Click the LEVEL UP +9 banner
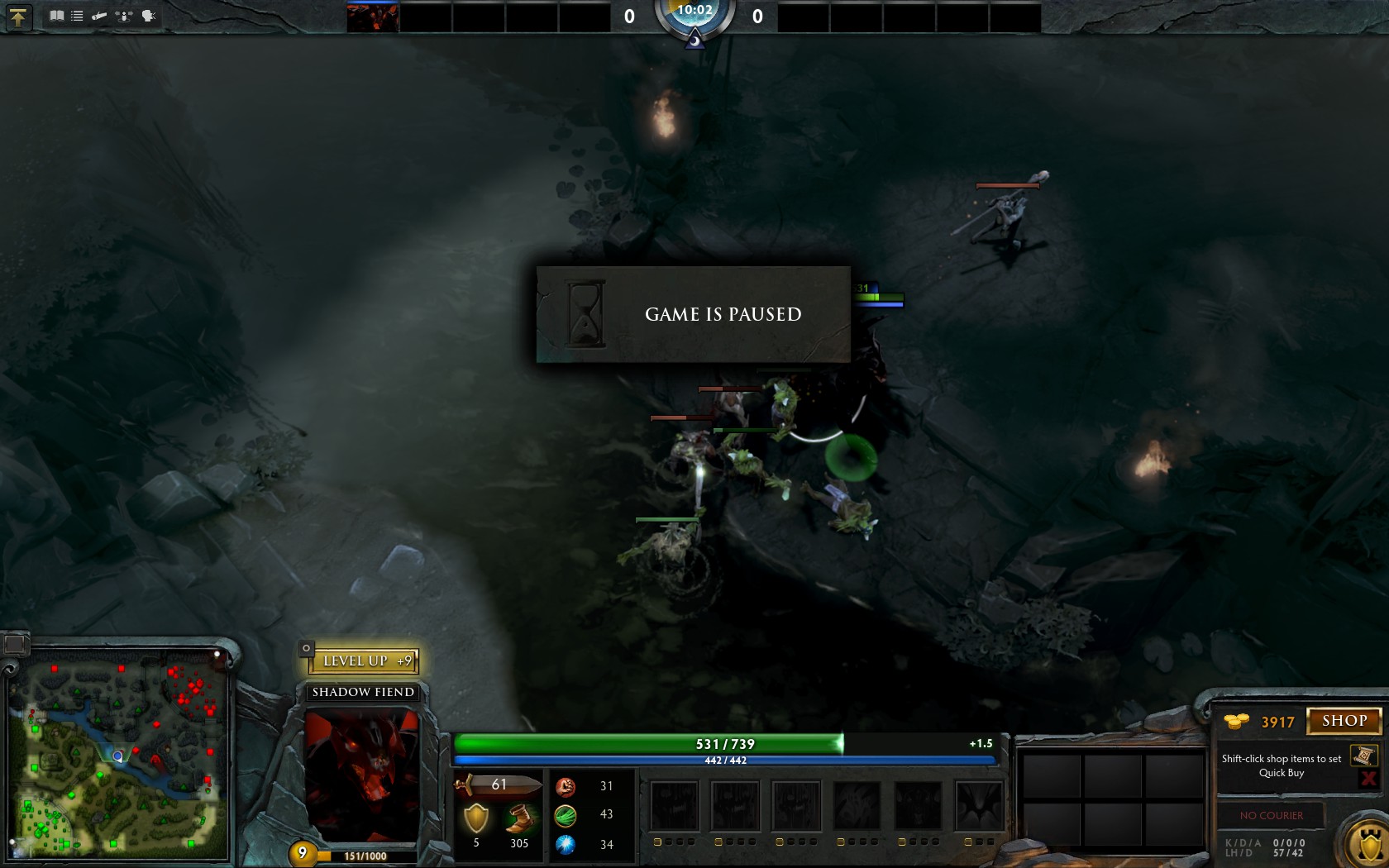Image resolution: width=1389 pixels, height=868 pixels. click(x=364, y=661)
